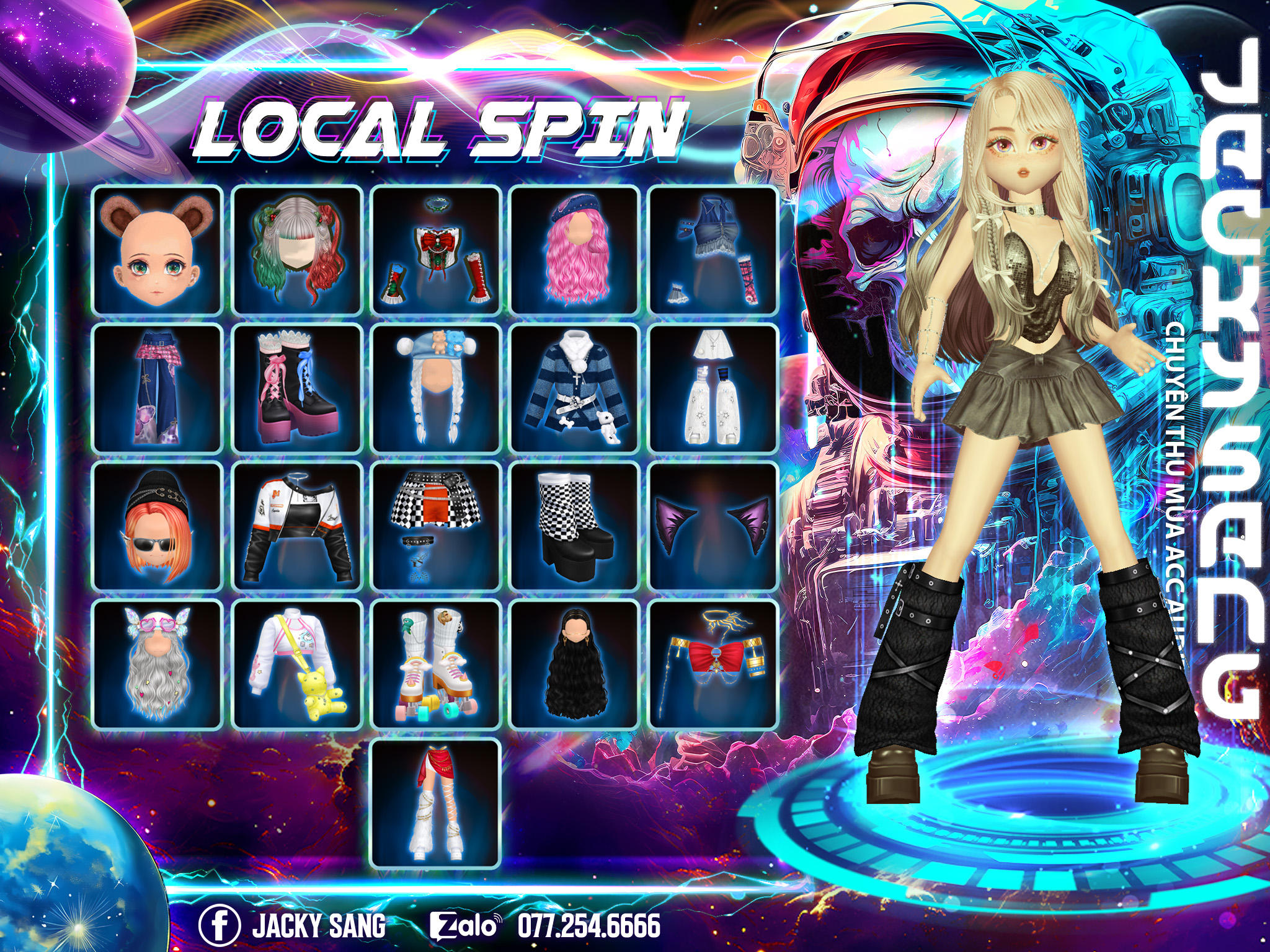
Task: Select the white roller skates tile
Action: (435, 664)
